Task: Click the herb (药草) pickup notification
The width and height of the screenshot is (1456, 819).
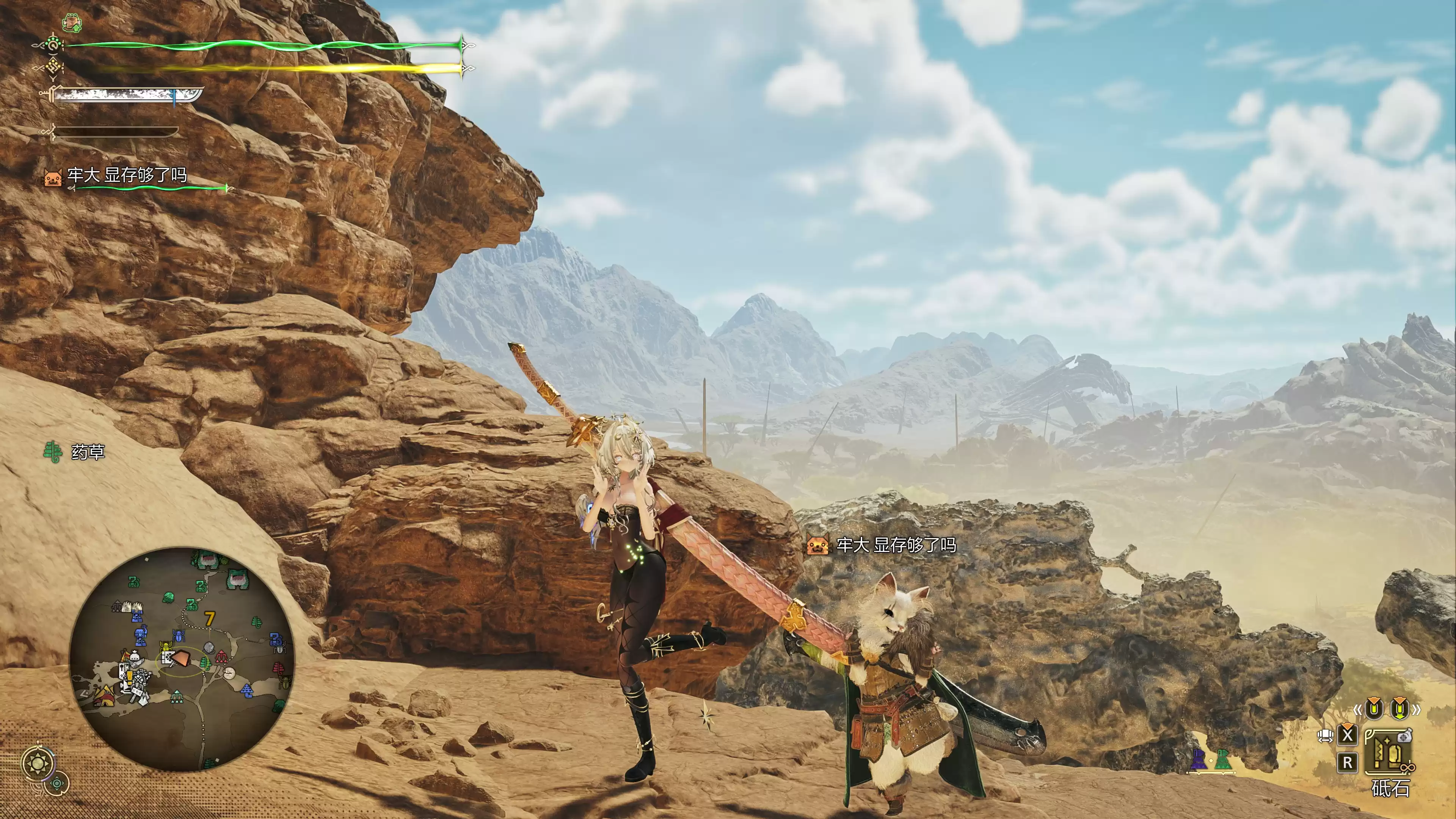Action: coord(75,452)
